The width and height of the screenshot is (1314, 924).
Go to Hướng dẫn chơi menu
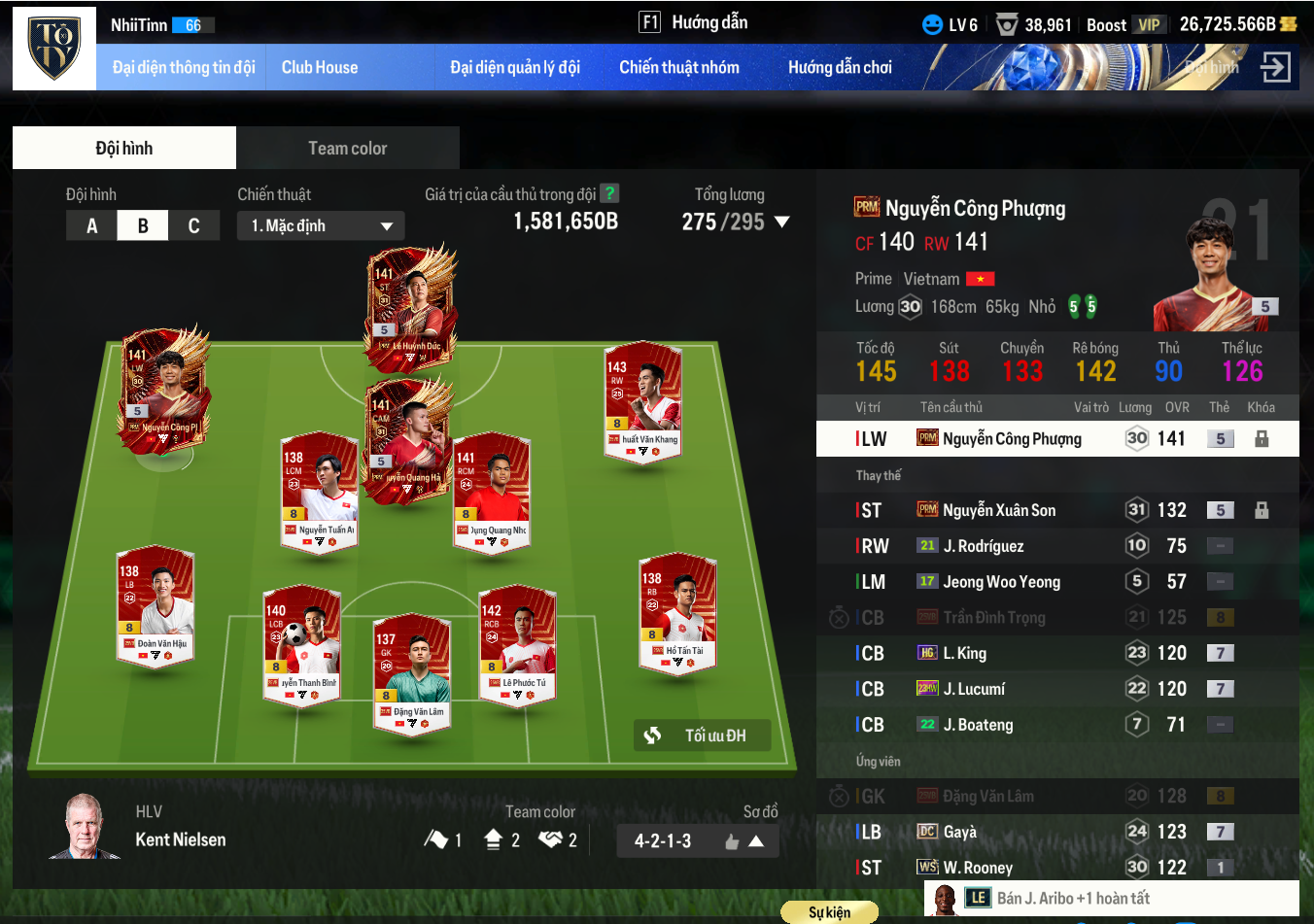pos(840,68)
